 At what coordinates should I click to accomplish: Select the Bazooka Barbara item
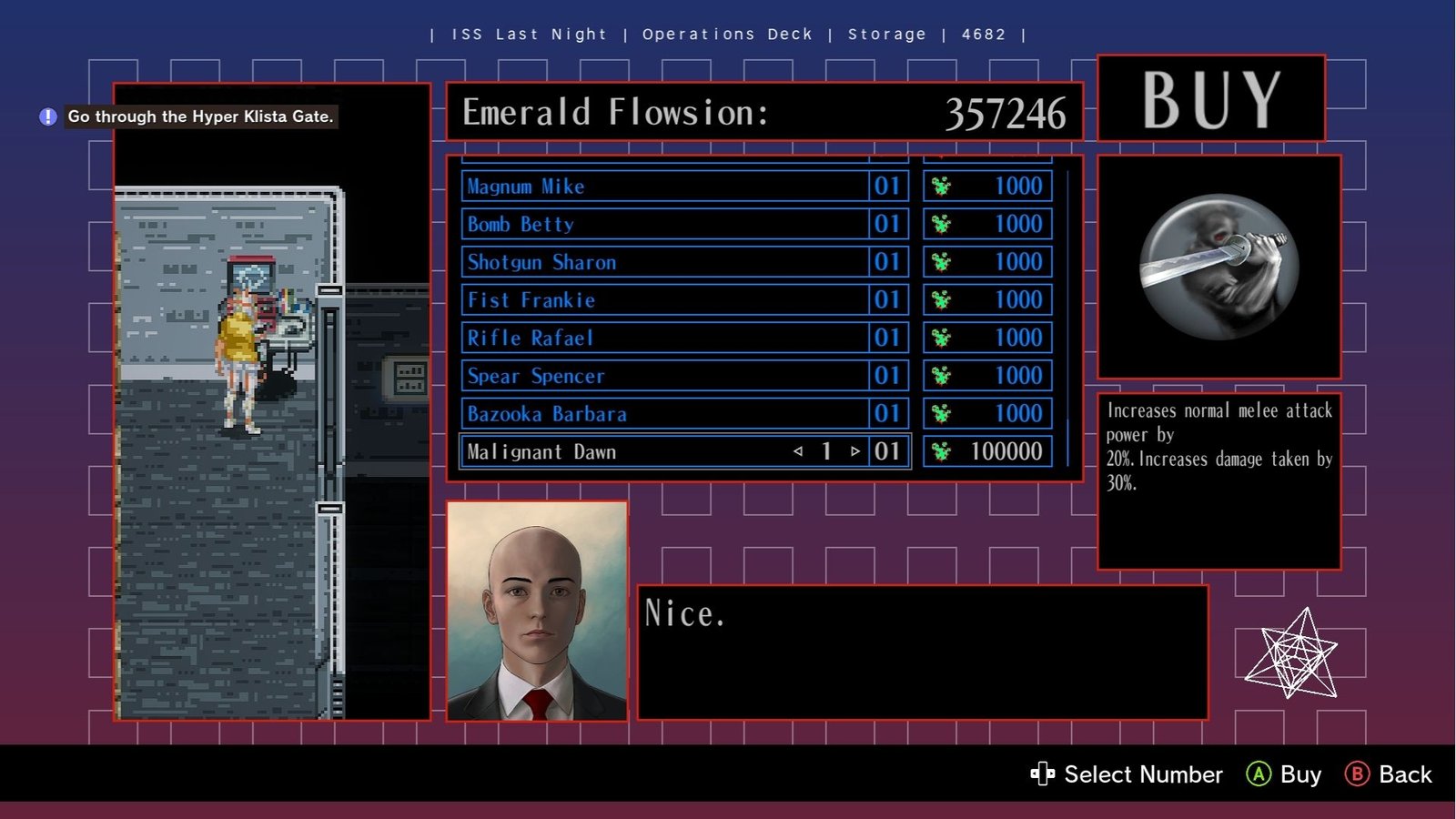664,414
